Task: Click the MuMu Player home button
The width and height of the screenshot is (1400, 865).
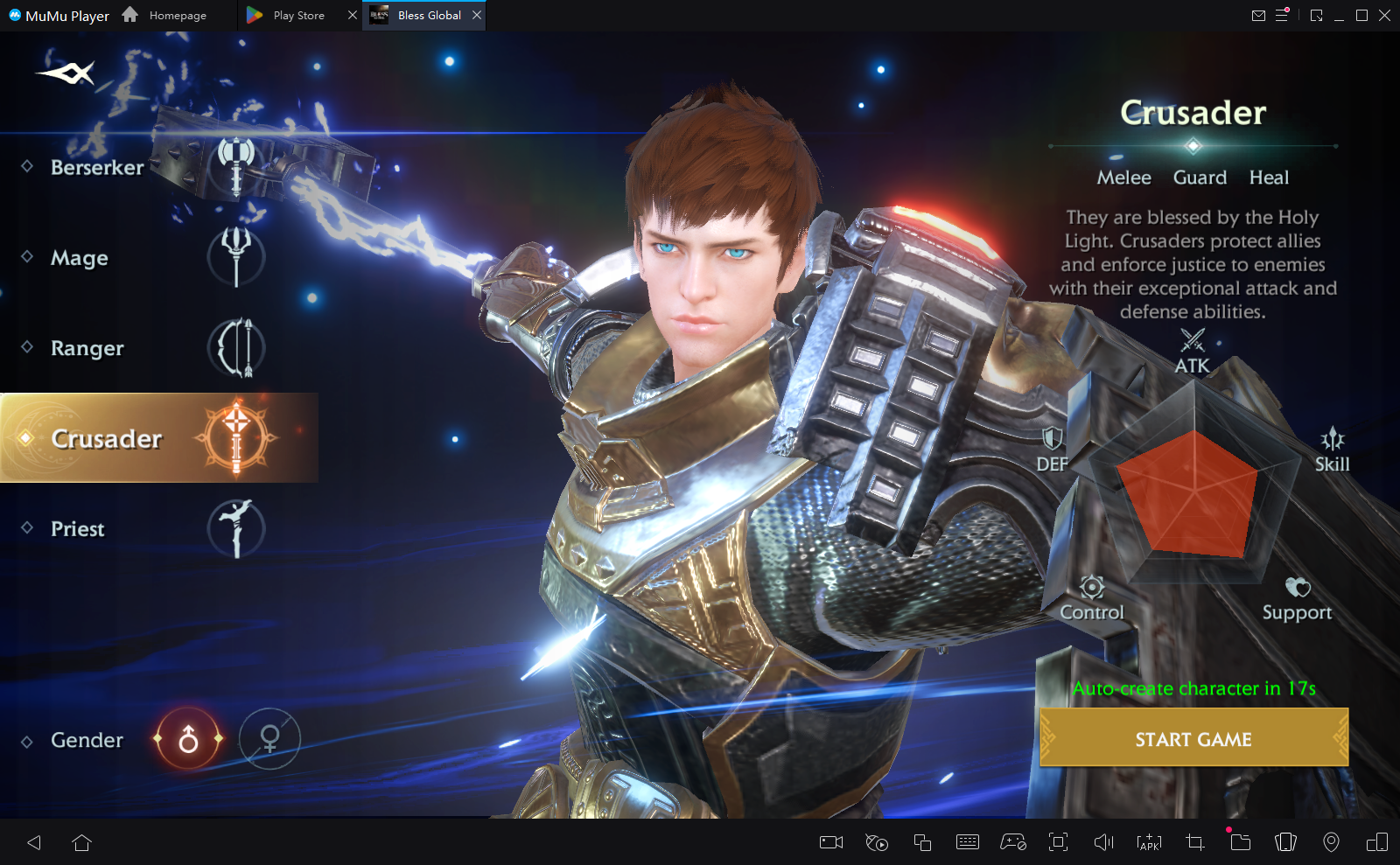Action: [x=130, y=15]
